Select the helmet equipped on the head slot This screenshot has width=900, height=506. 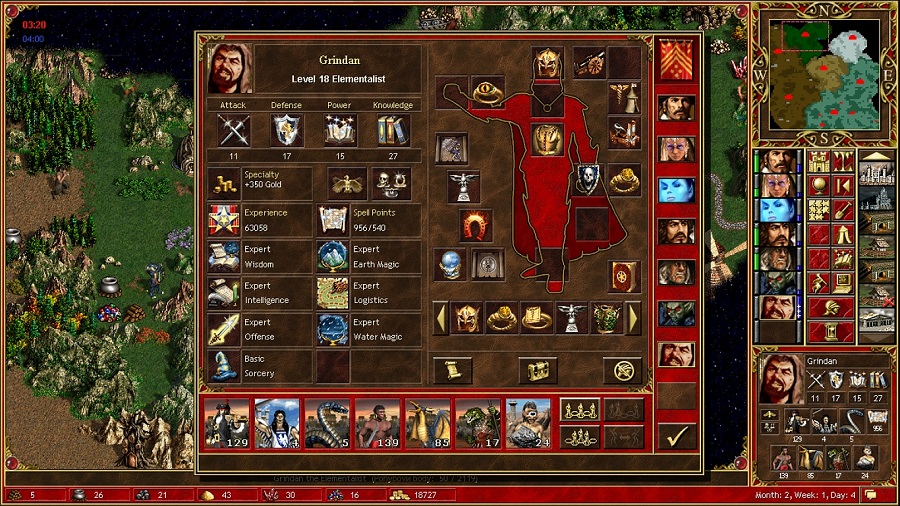coord(547,64)
